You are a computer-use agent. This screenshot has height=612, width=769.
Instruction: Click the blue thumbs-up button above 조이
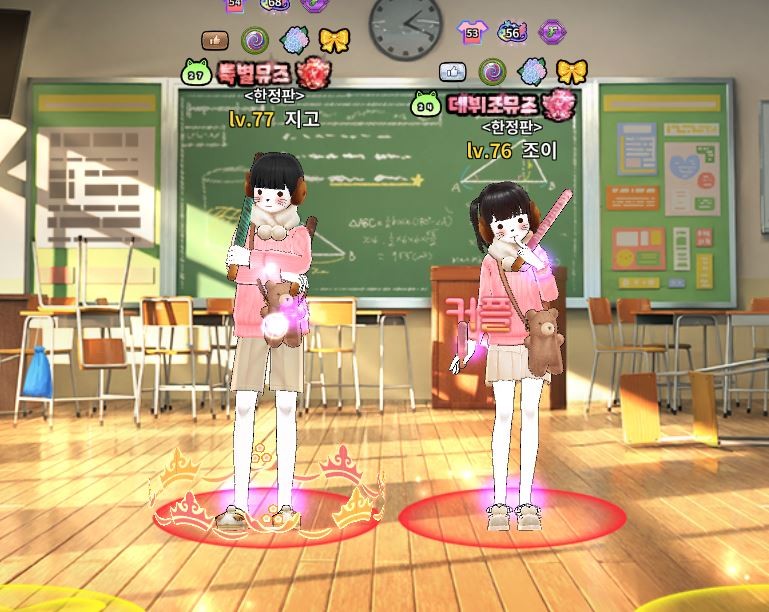tap(454, 71)
